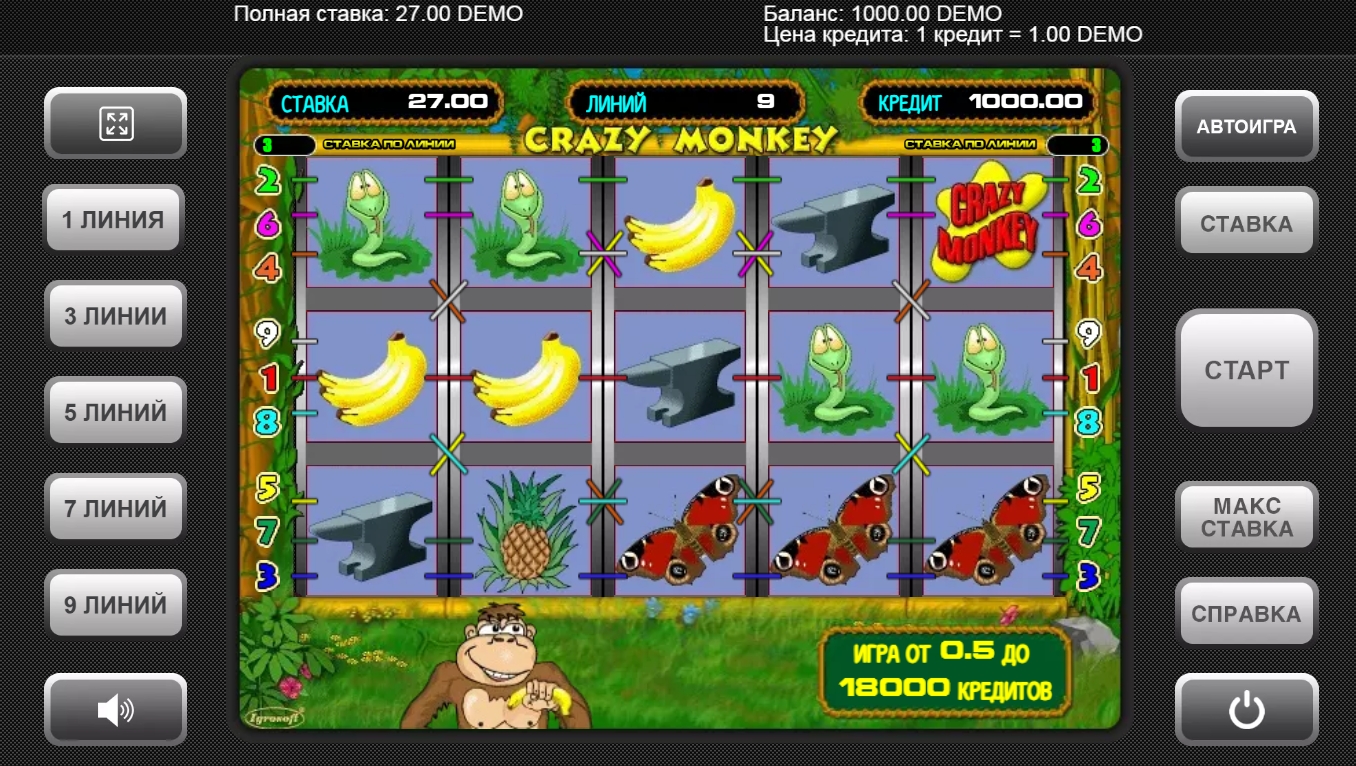Click the КРЕДИТ balance display

(x=978, y=101)
